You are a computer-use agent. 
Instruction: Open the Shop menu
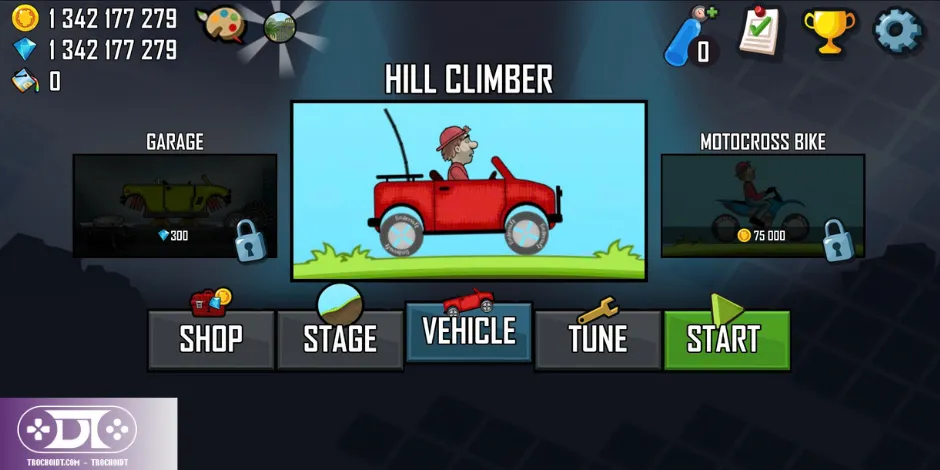pos(211,339)
